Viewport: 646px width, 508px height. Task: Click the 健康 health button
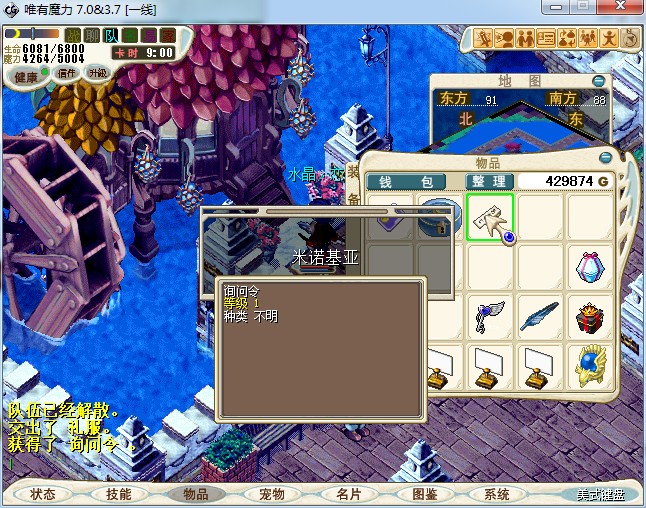(x=27, y=77)
